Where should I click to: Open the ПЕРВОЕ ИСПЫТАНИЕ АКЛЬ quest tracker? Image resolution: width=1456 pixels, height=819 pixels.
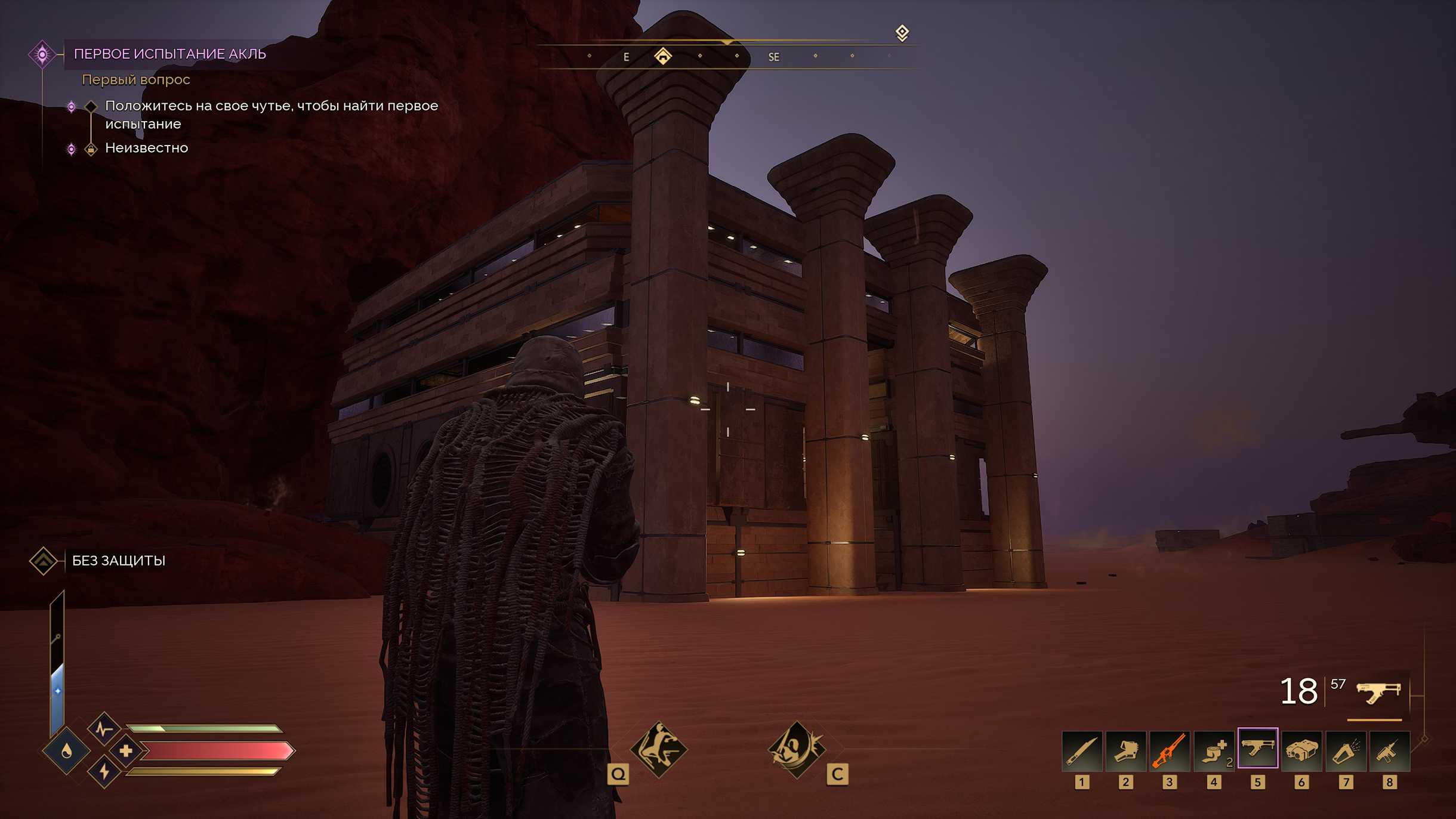click(x=169, y=54)
